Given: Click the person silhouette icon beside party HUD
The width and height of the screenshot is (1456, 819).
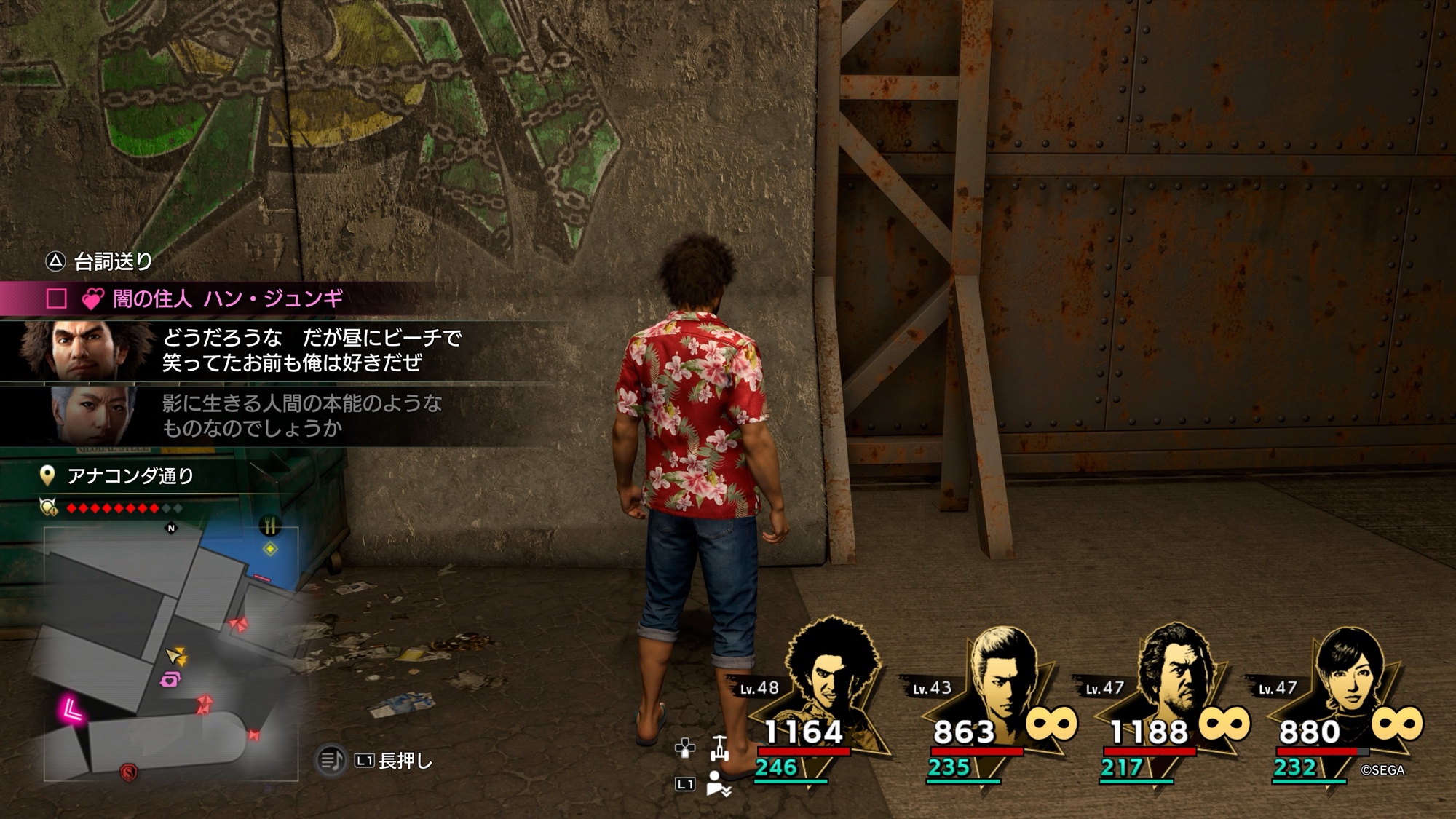Looking at the screenshot, I should tap(718, 784).
